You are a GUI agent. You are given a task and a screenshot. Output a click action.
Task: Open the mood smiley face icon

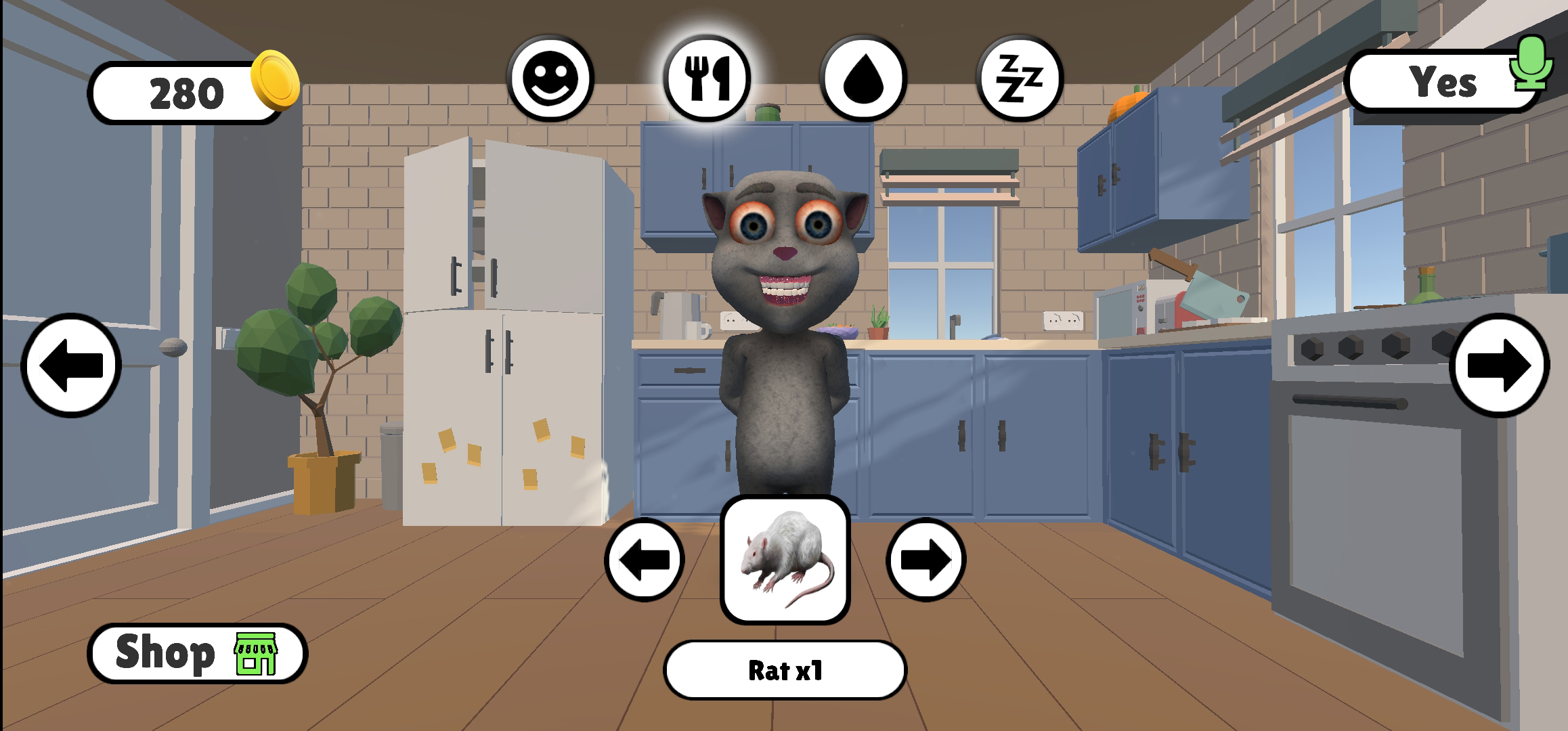pos(550,78)
